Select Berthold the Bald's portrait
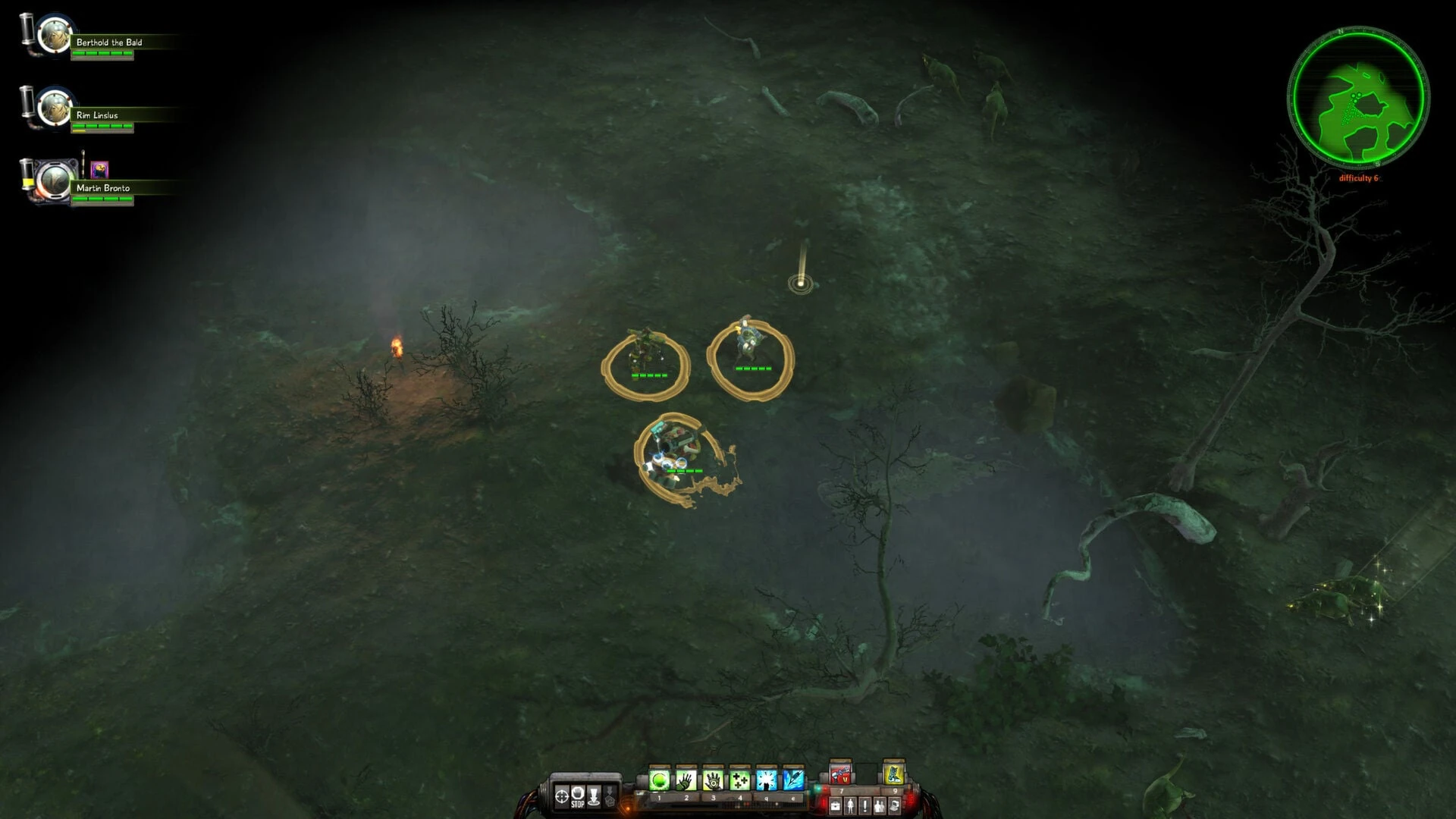The width and height of the screenshot is (1456, 819). 54,35
